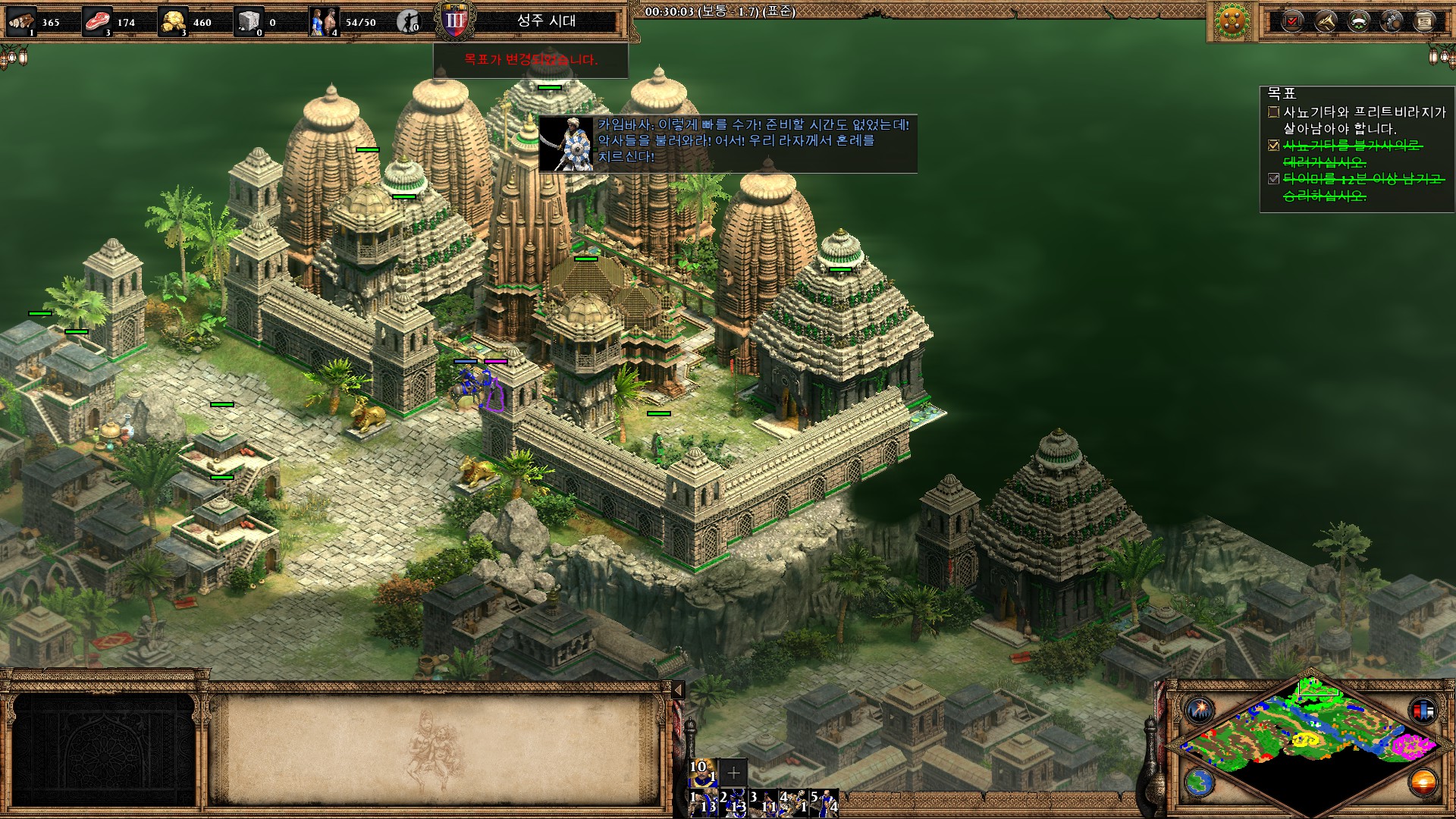
Task: Select control group 10 hero portrait
Action: tap(701, 772)
